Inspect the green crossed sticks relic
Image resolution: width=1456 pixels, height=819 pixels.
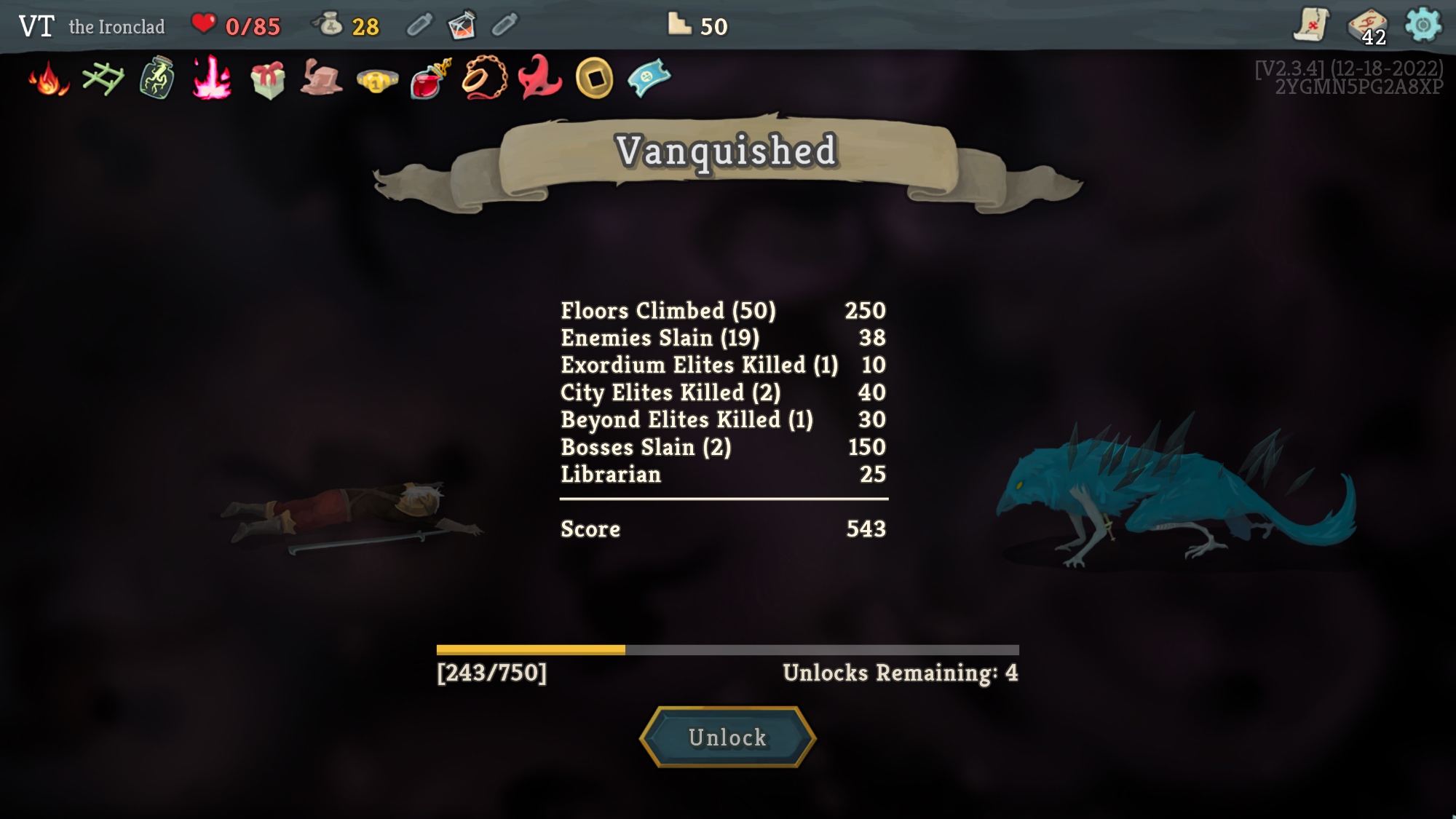[x=103, y=79]
